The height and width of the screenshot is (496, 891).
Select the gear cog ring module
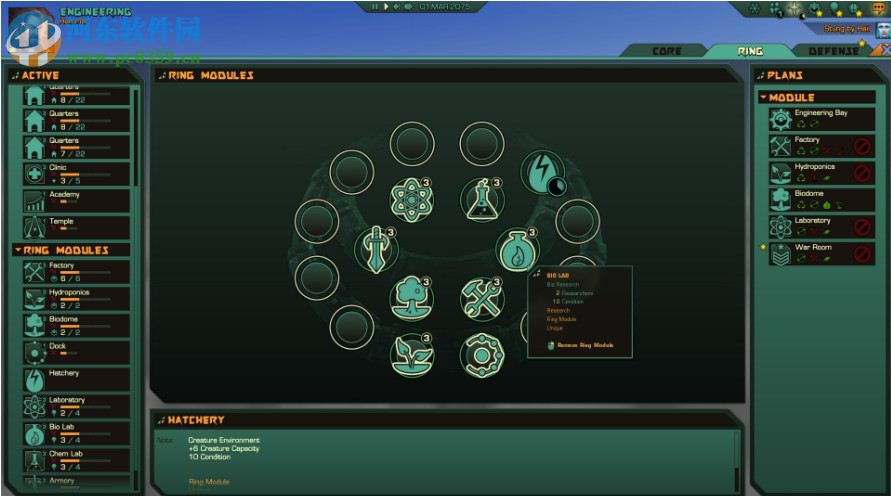tap(481, 353)
